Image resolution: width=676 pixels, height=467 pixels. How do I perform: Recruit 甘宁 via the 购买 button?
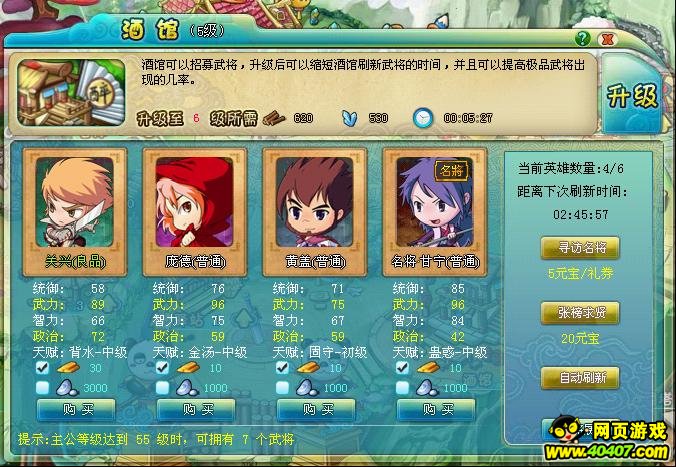pyautogui.click(x=436, y=409)
